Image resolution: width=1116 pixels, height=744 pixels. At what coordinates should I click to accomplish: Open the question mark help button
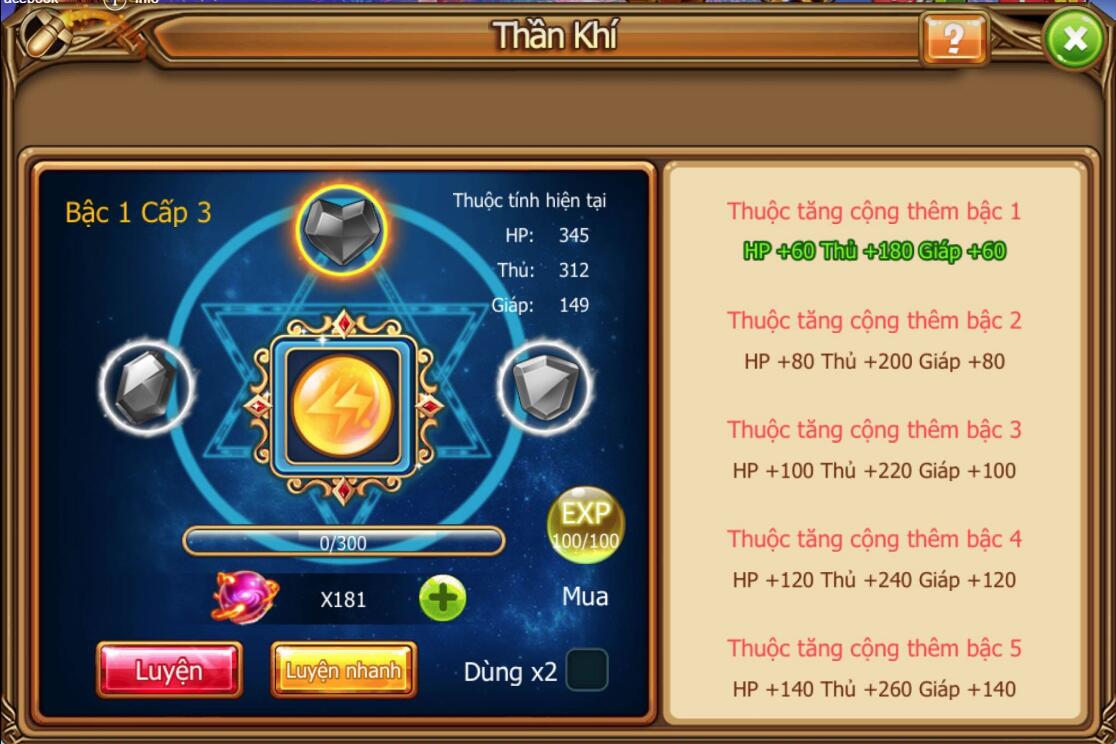pyautogui.click(x=953, y=40)
